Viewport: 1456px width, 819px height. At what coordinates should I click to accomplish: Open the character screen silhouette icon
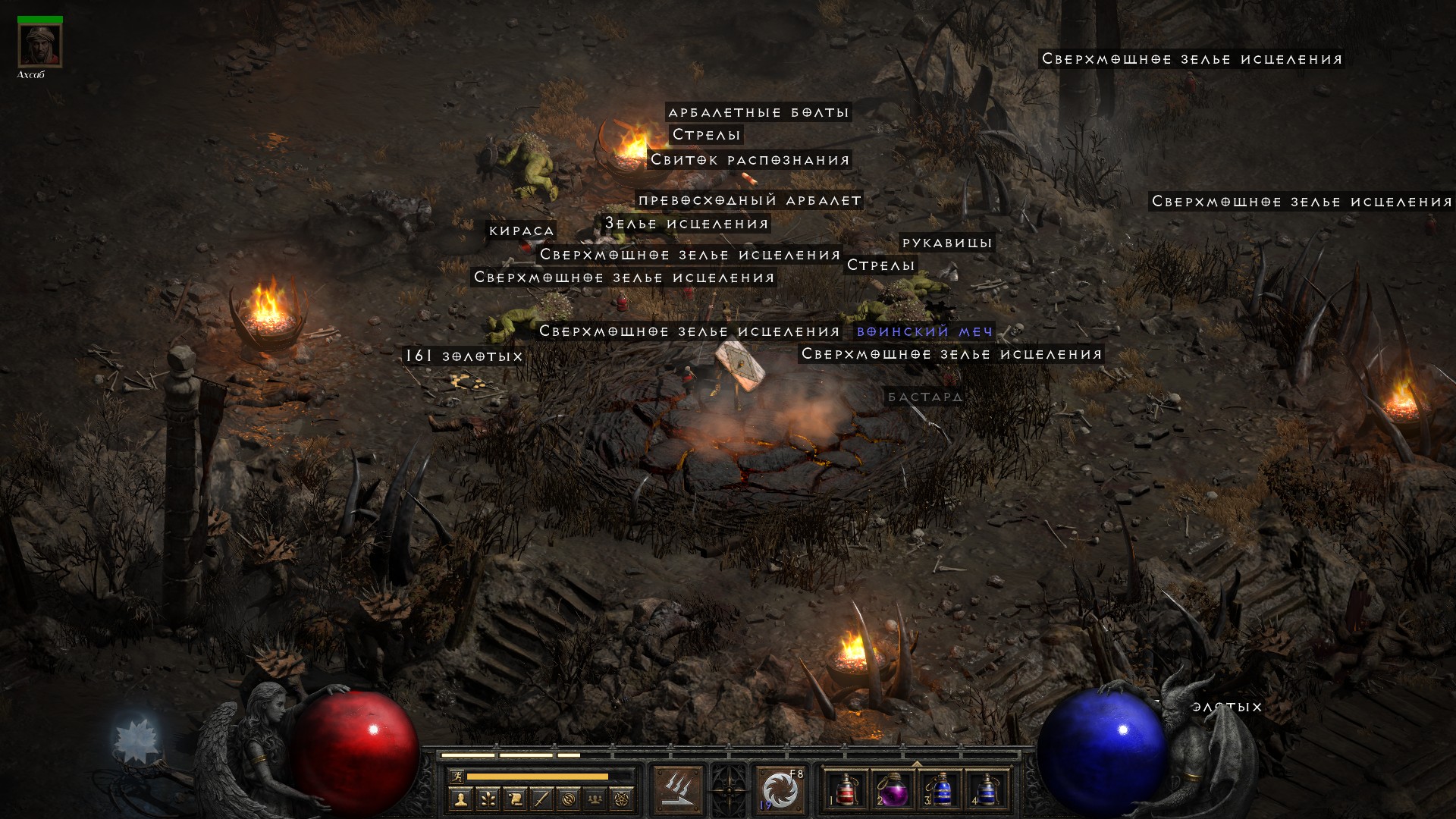coord(460,799)
